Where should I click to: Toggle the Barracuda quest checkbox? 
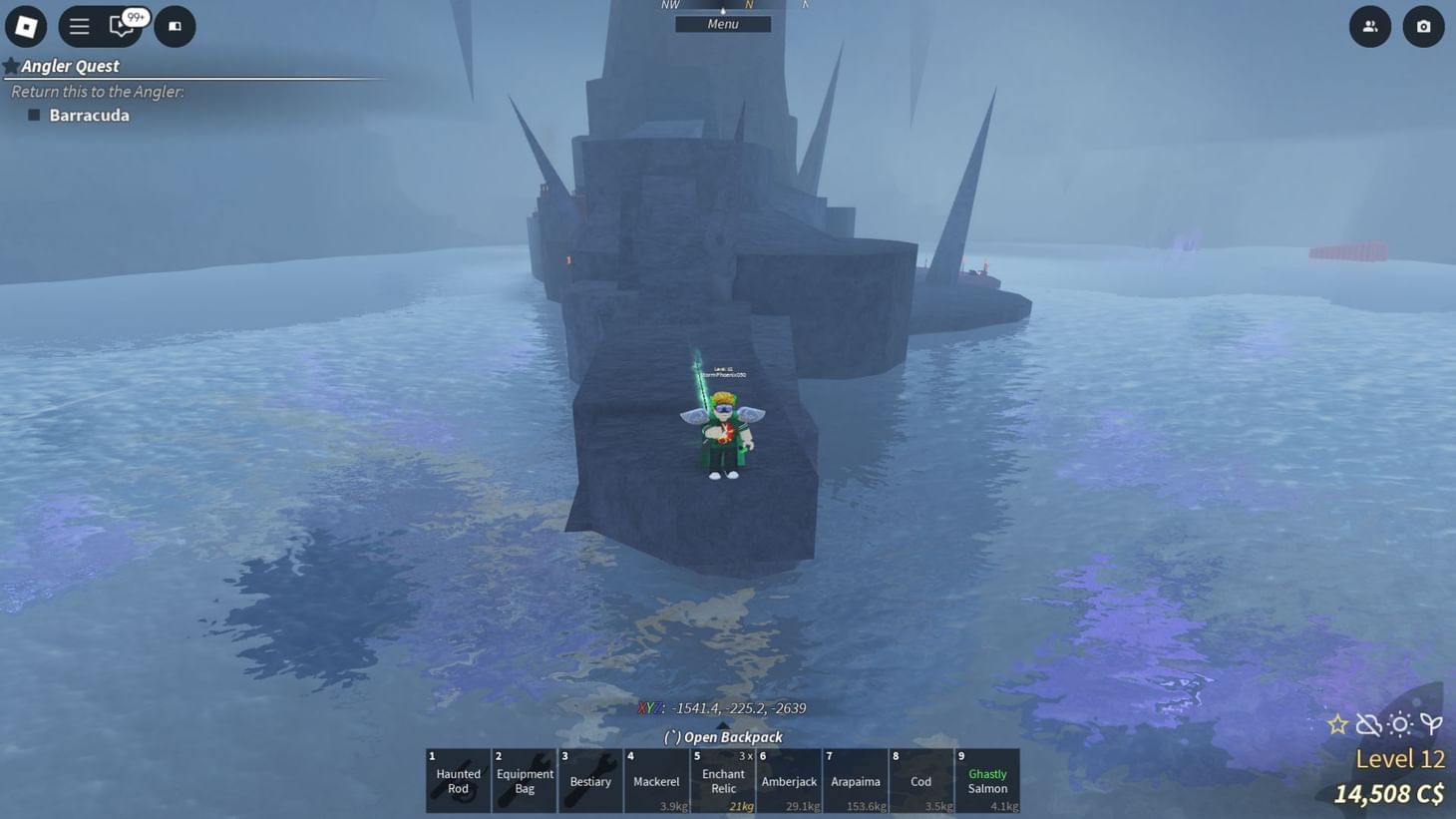35,115
